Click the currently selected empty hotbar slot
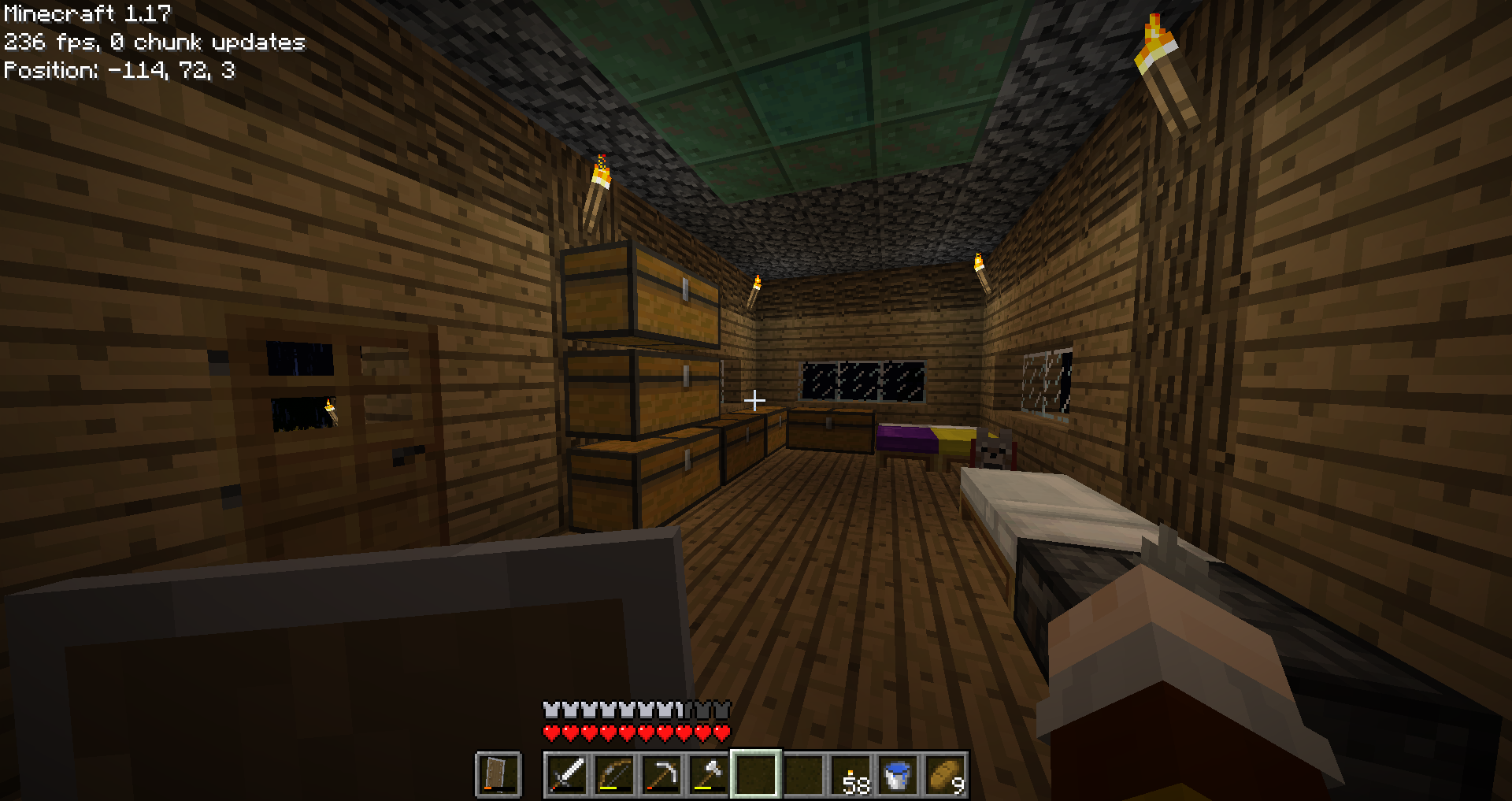Screen dimensions: 1512x801 pyautogui.click(x=758, y=775)
